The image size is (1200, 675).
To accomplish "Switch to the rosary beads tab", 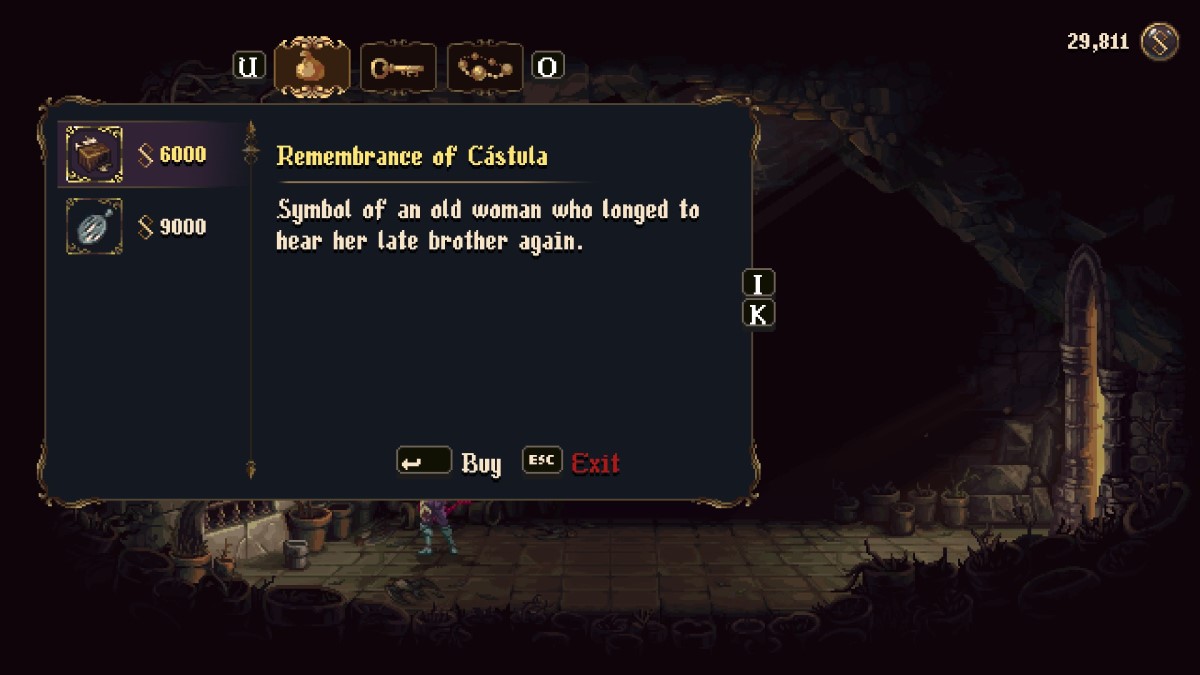I will pos(485,67).
